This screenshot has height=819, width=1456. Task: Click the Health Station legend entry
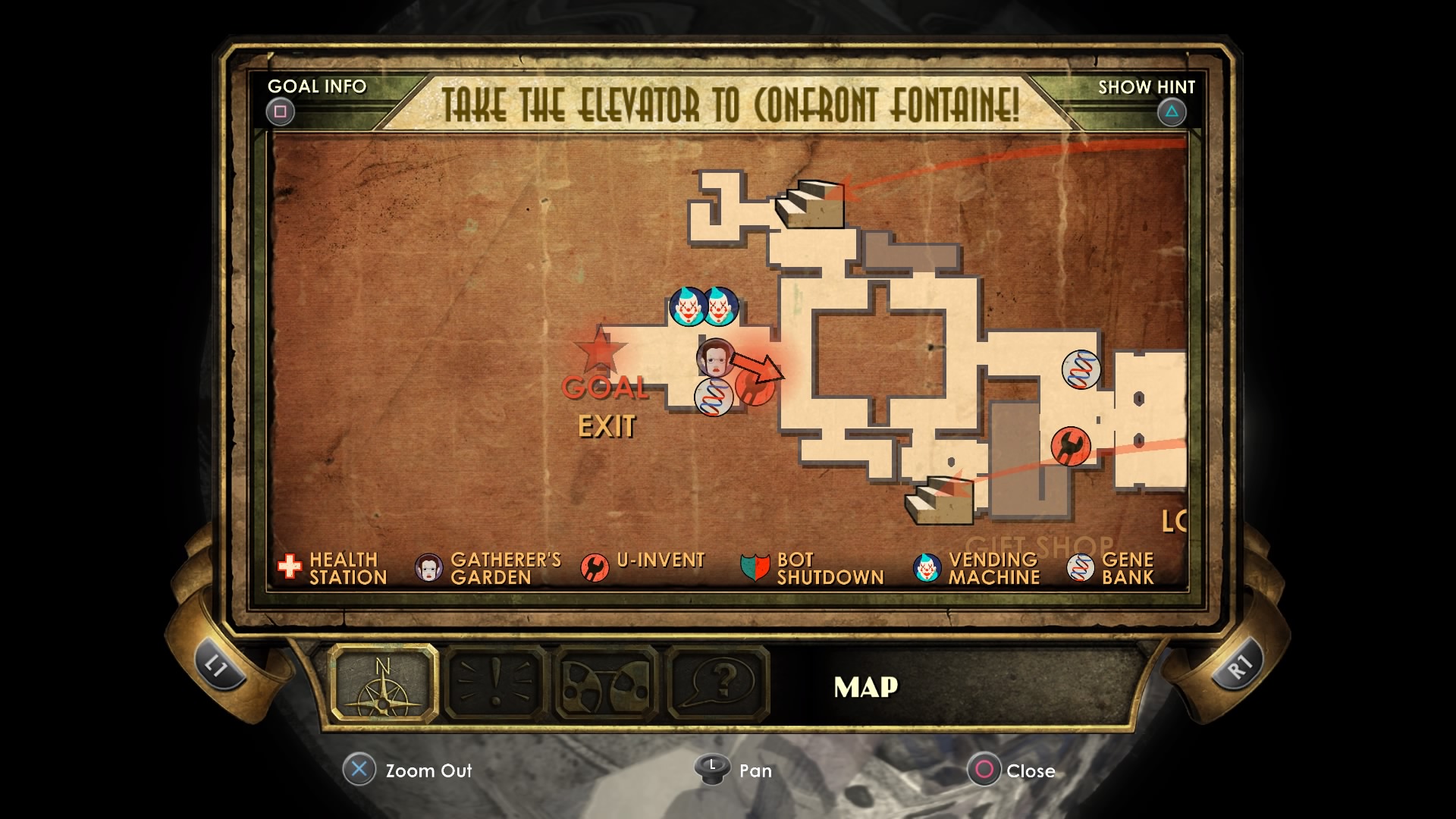click(x=333, y=568)
